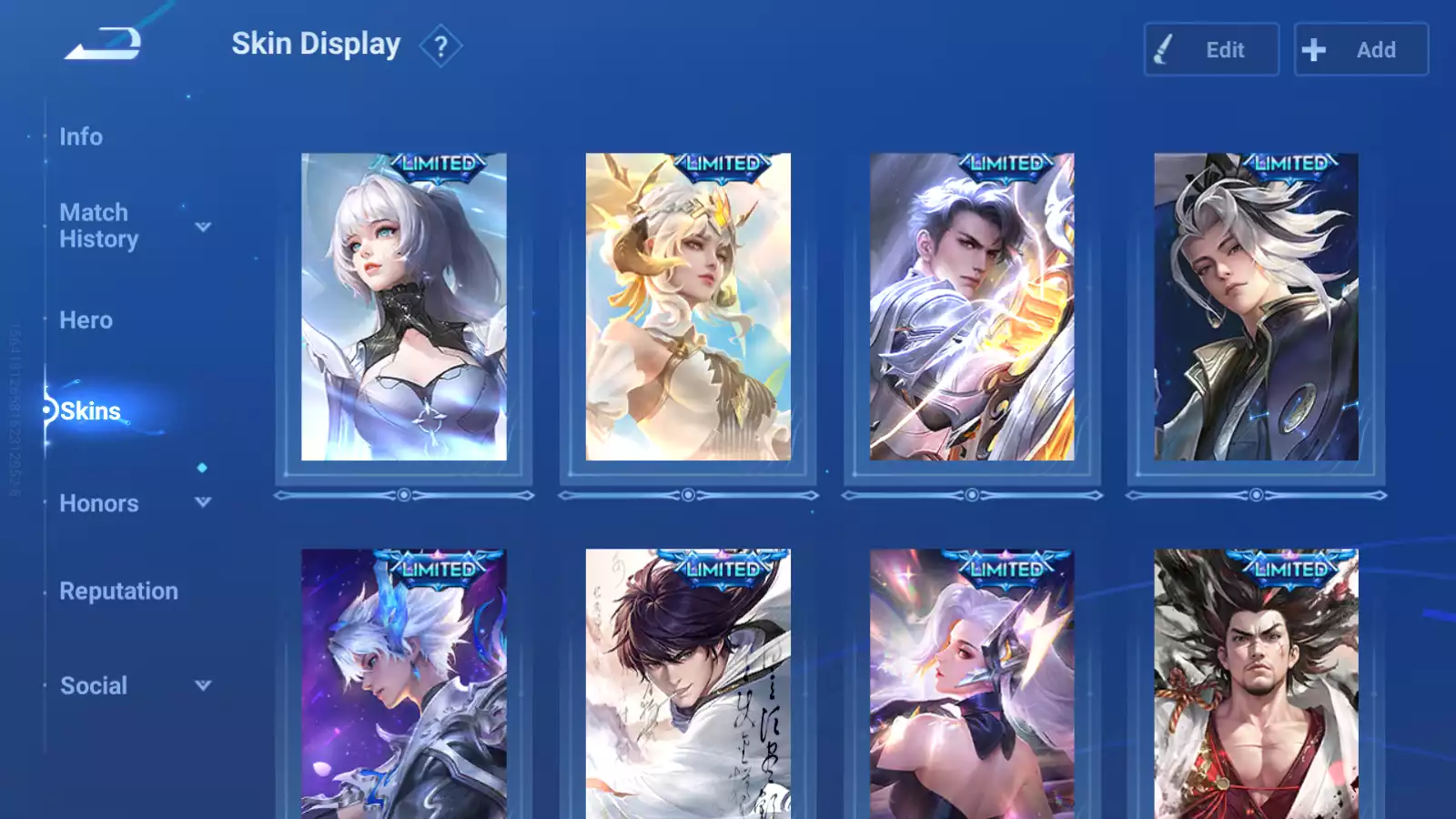Switch to the Info tab

(x=81, y=136)
